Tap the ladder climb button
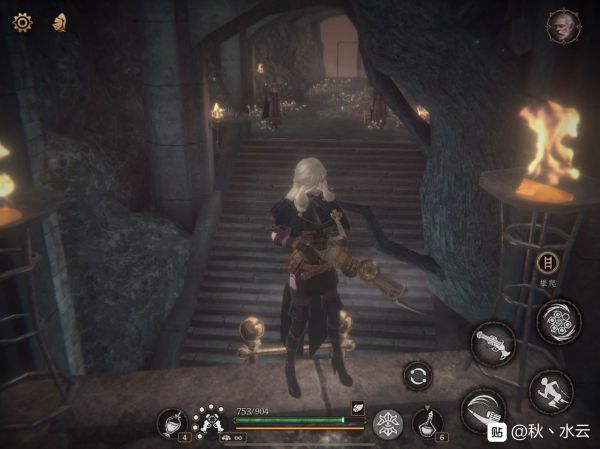 tap(546, 263)
